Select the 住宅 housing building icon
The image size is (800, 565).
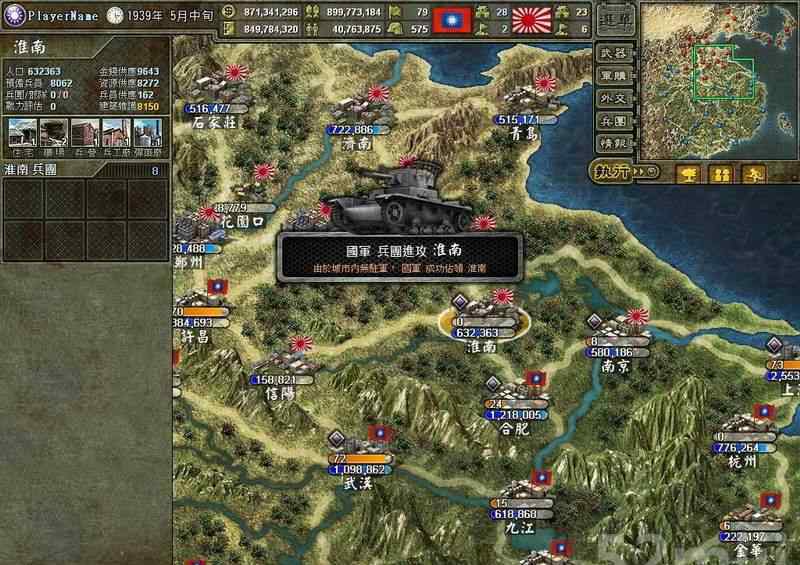pos(22,132)
